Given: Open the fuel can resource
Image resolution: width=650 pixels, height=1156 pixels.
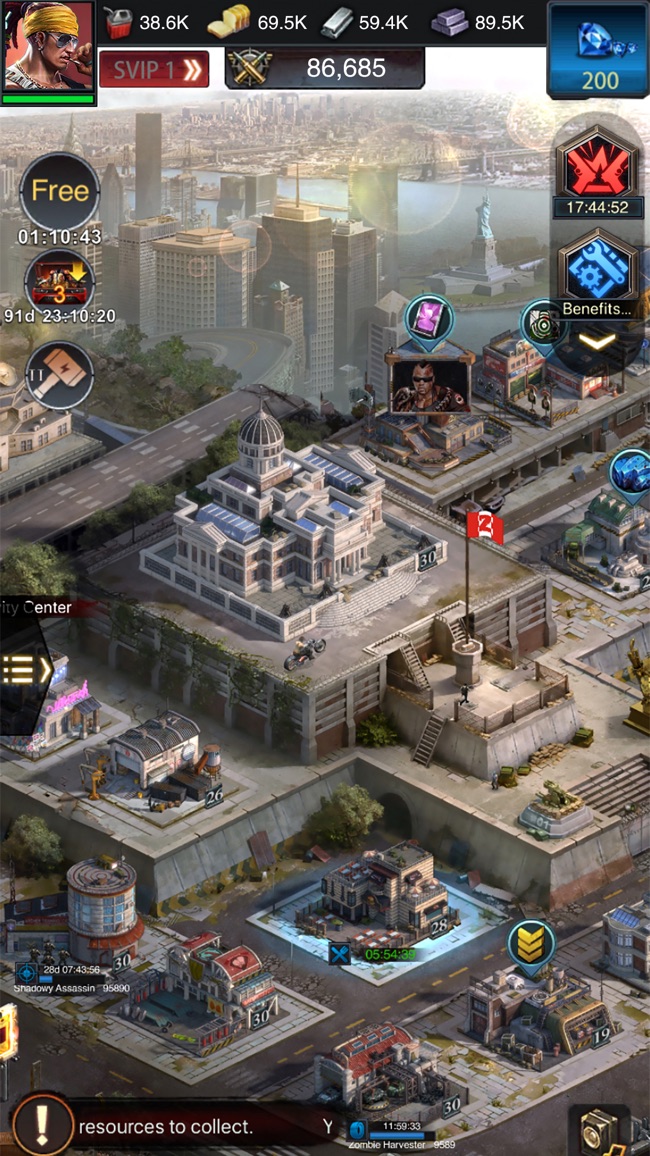Looking at the screenshot, I should (120, 22).
